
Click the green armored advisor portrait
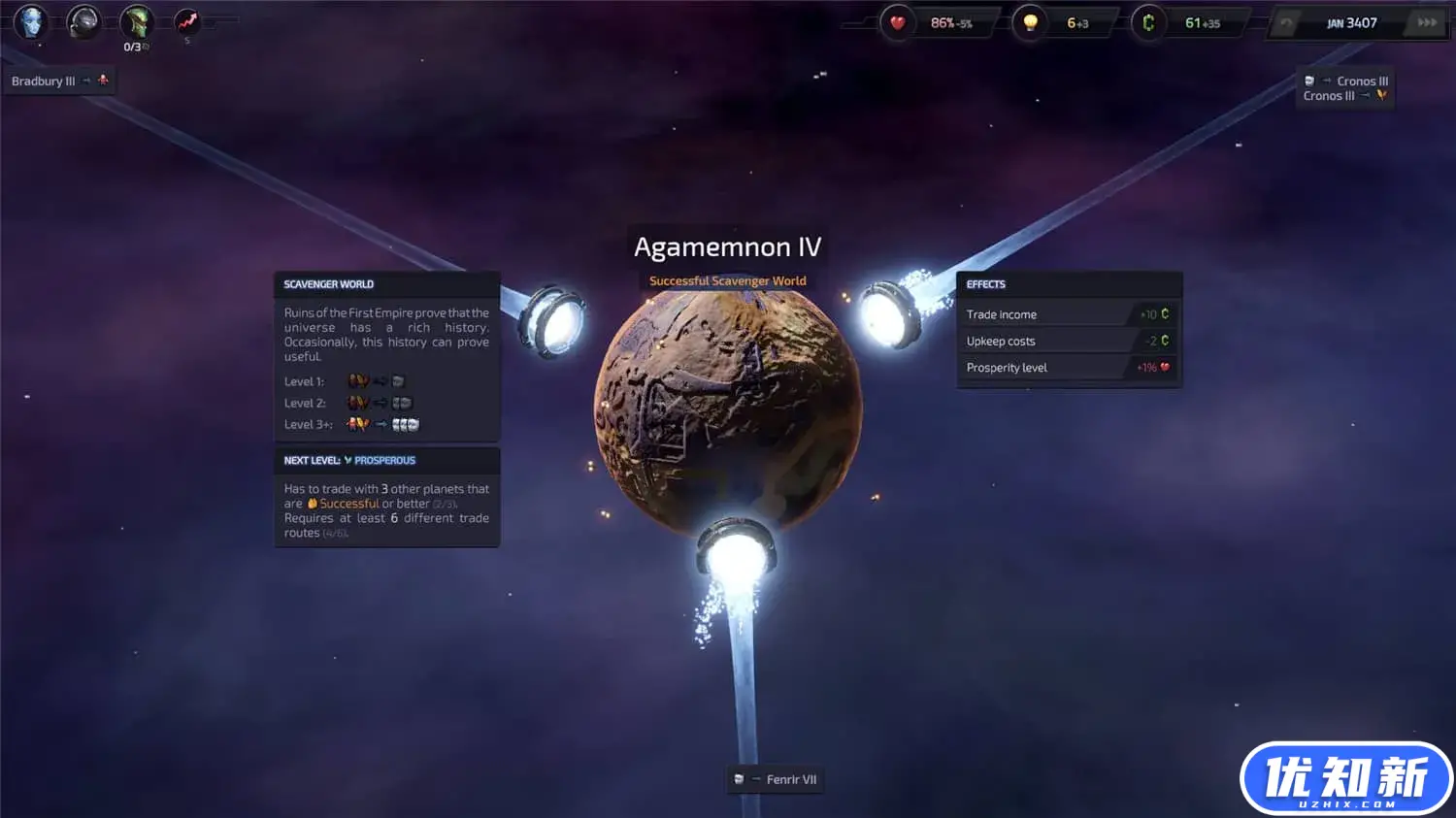(137, 21)
